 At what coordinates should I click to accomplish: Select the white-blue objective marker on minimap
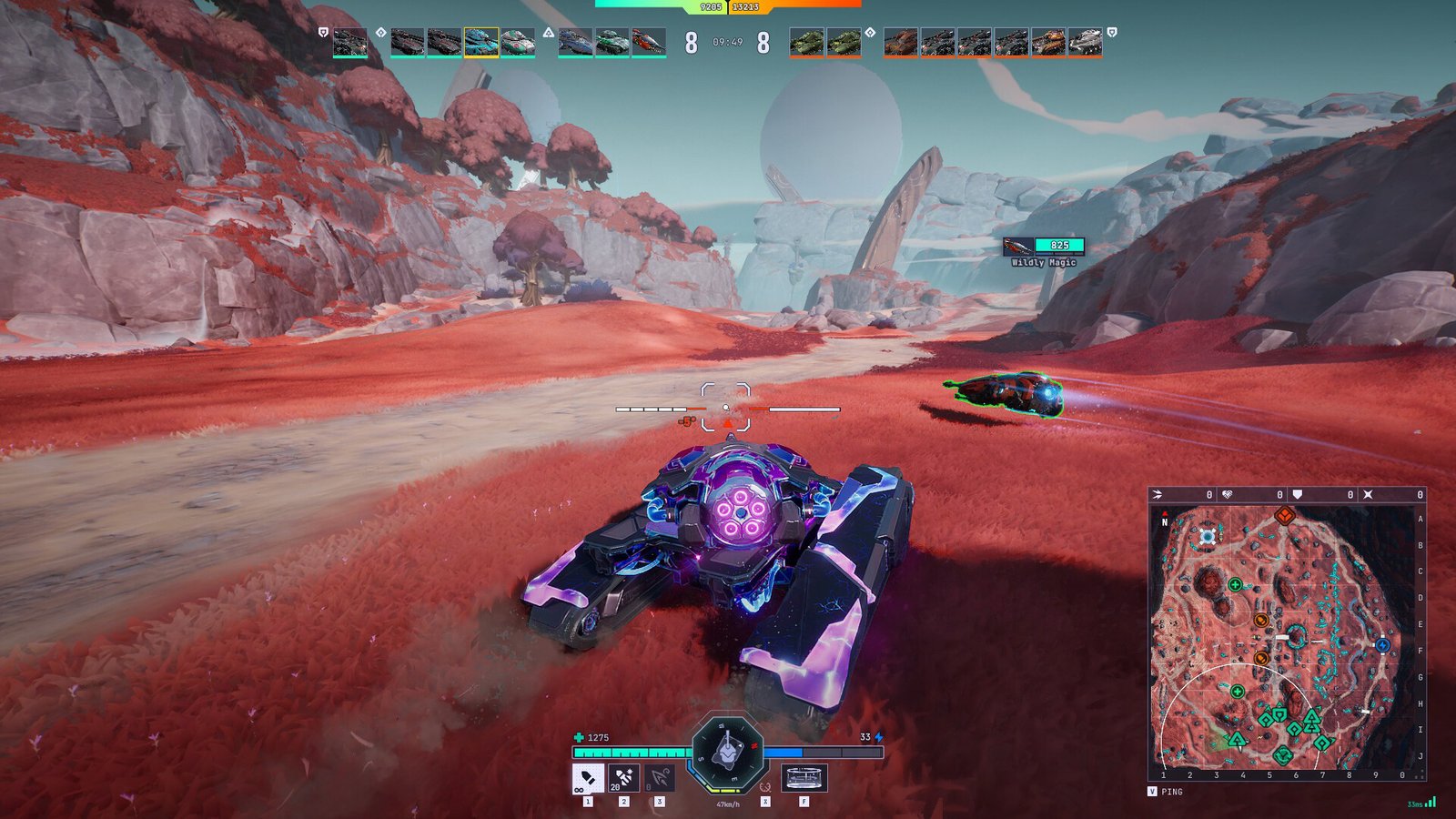tap(1208, 536)
